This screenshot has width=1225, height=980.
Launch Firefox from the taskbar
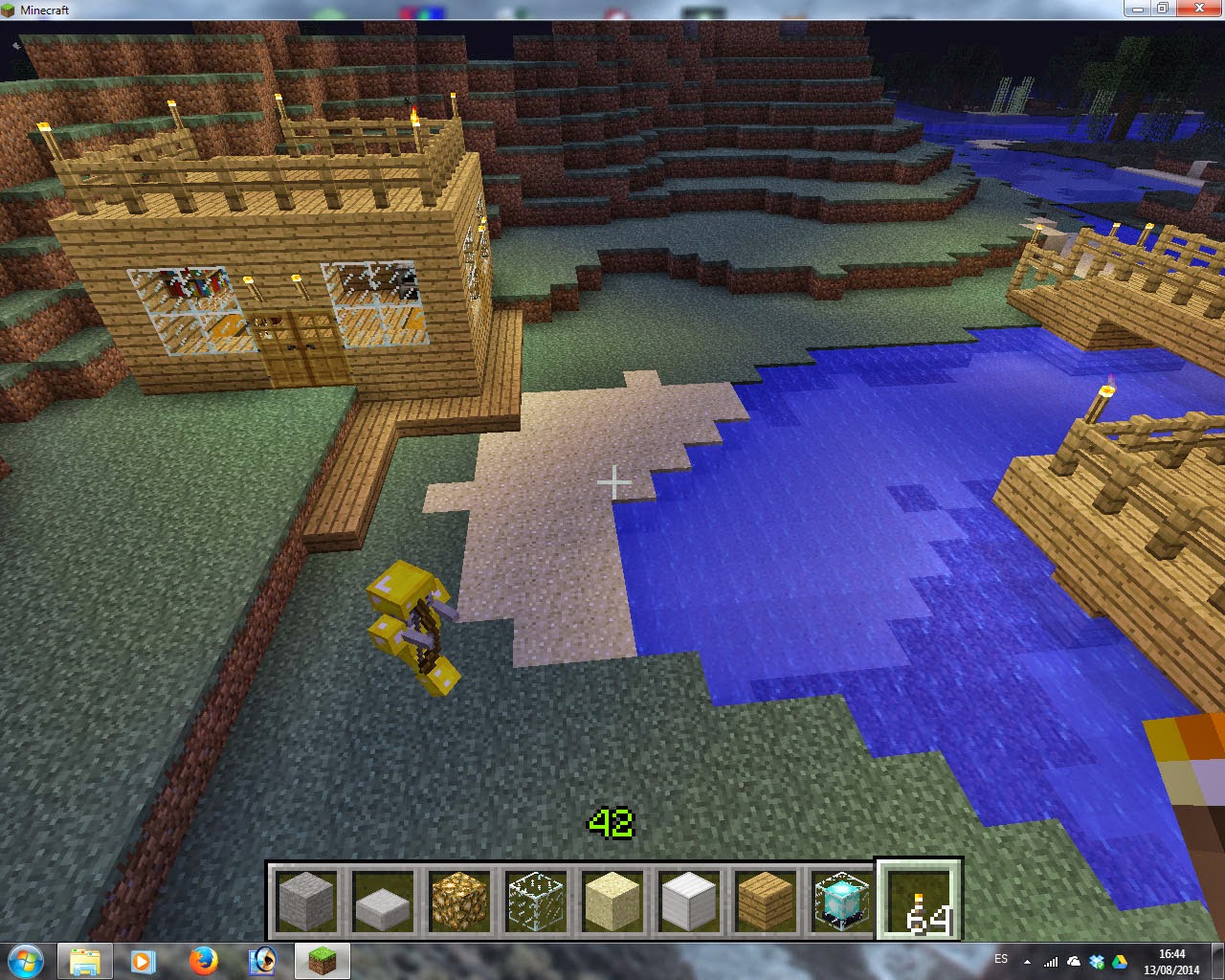pyautogui.click(x=204, y=960)
